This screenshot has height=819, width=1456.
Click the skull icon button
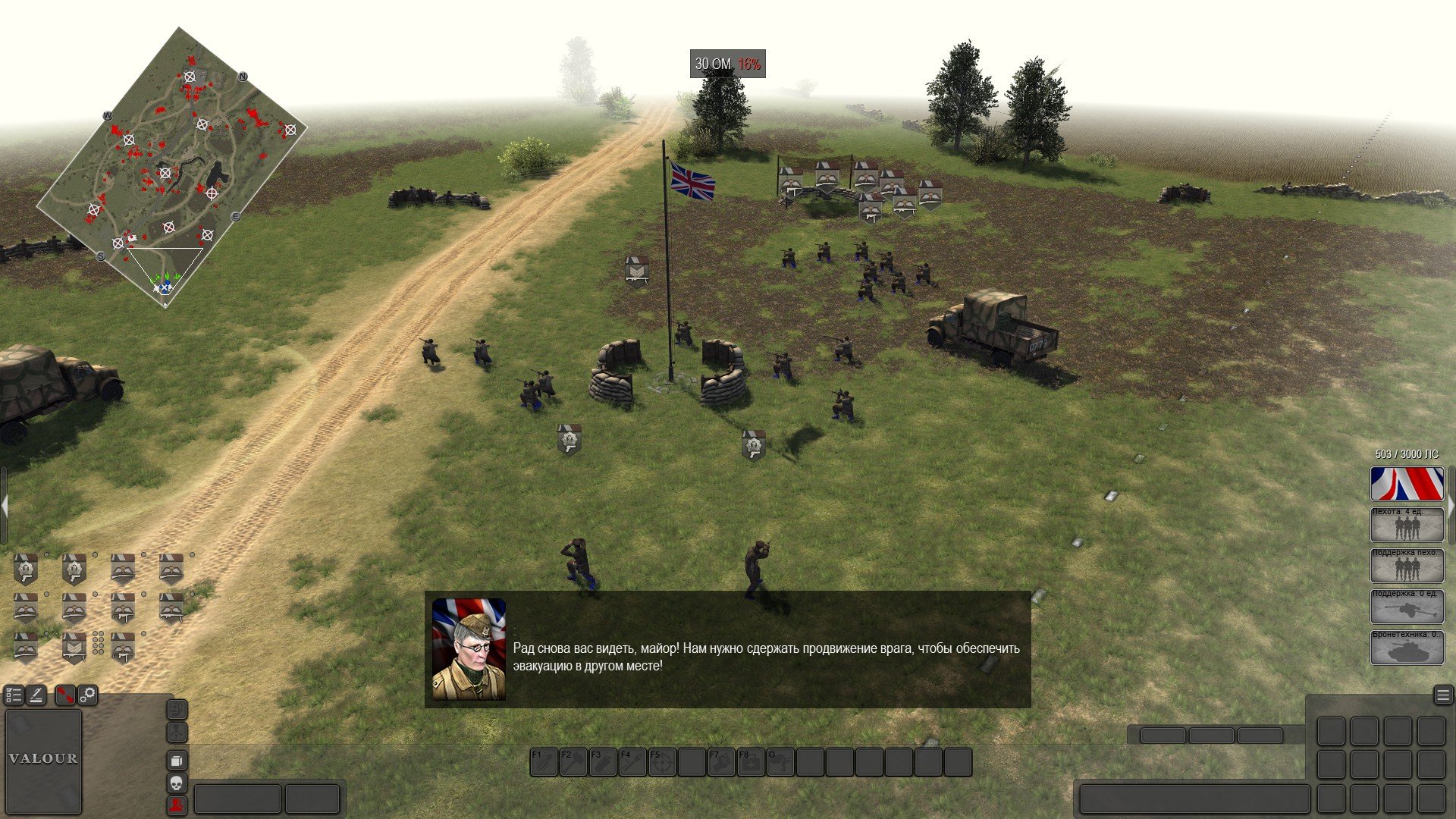click(176, 783)
